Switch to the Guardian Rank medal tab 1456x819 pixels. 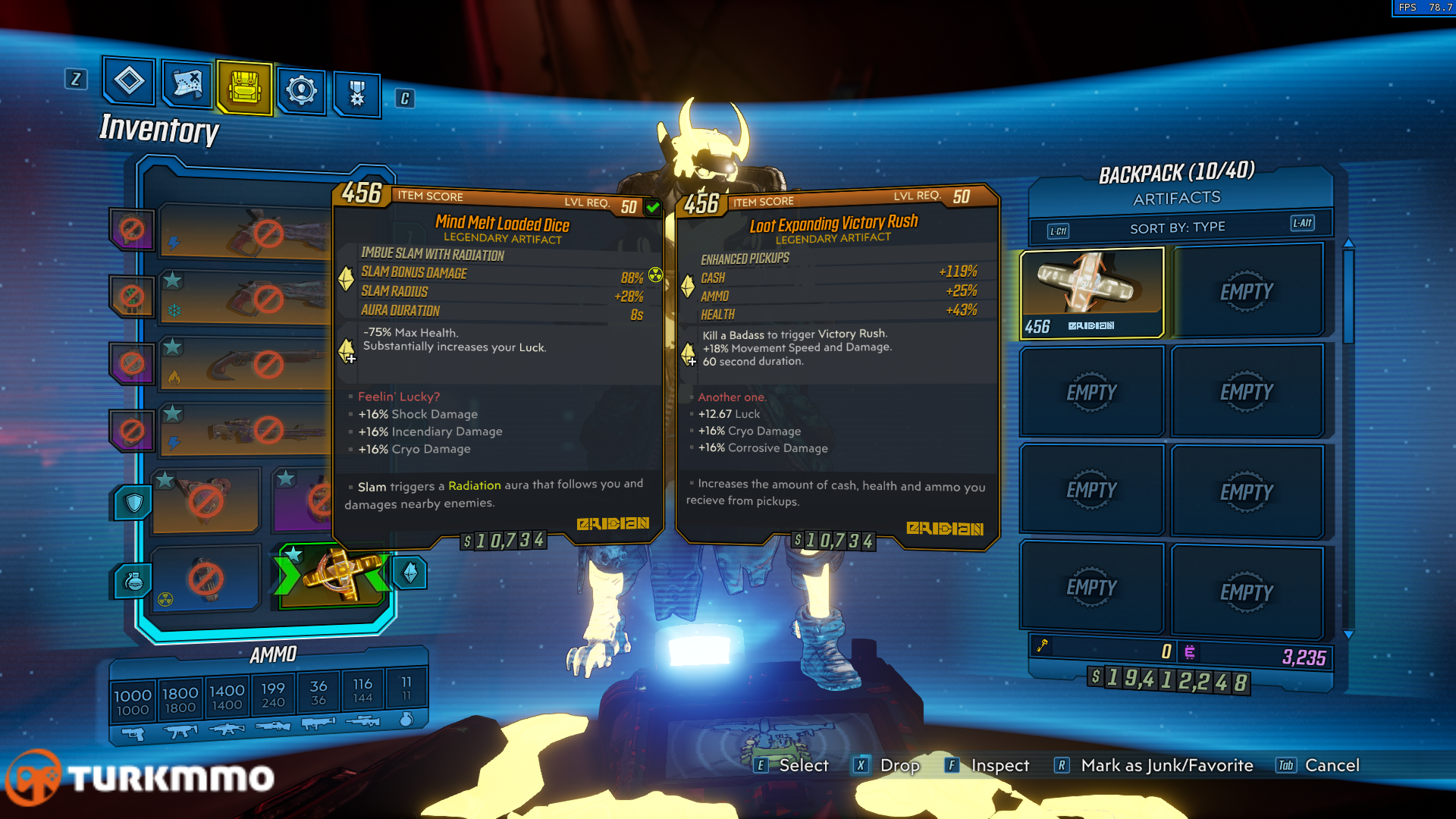[356, 94]
